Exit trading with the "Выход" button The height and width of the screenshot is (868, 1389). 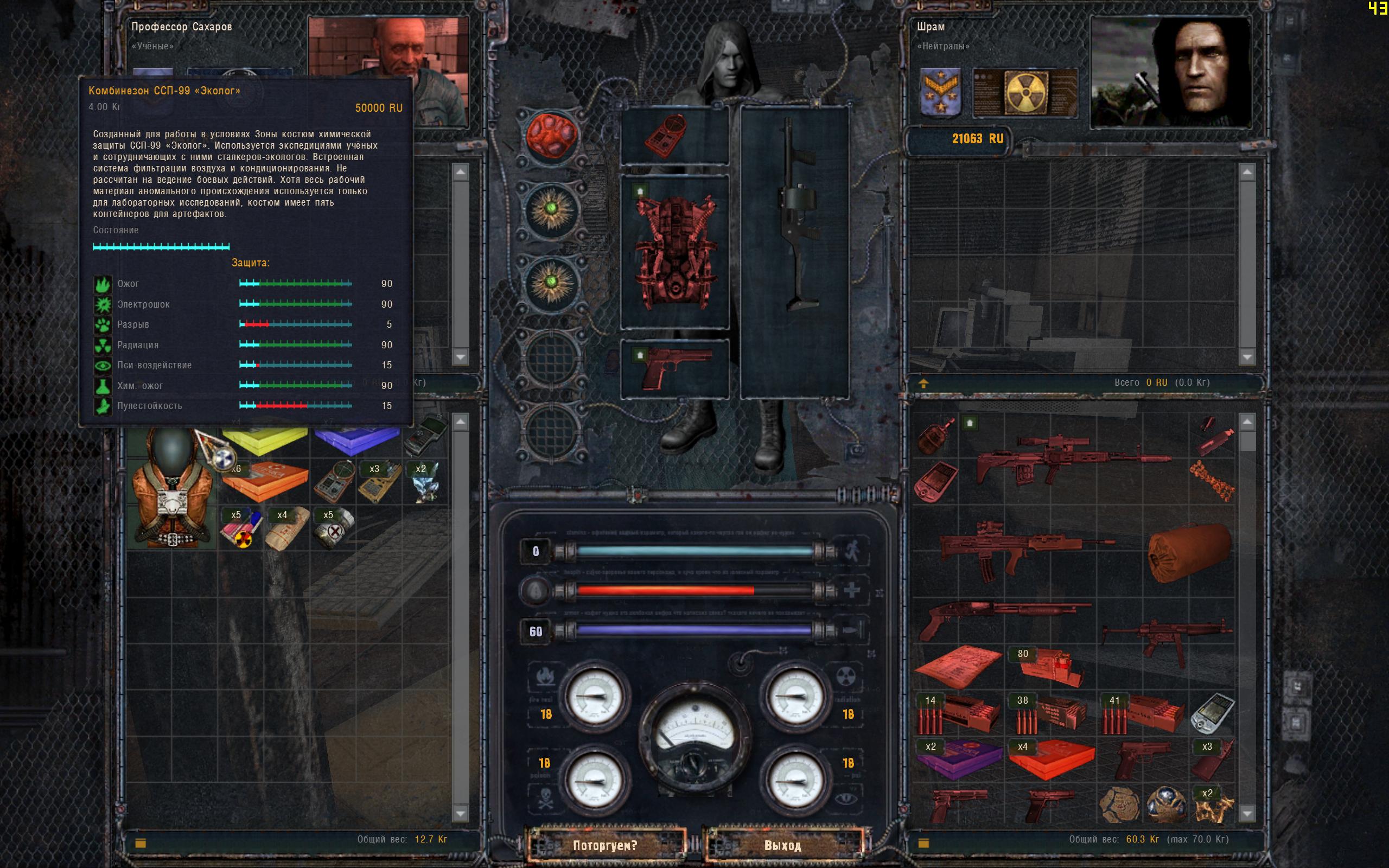(782, 846)
